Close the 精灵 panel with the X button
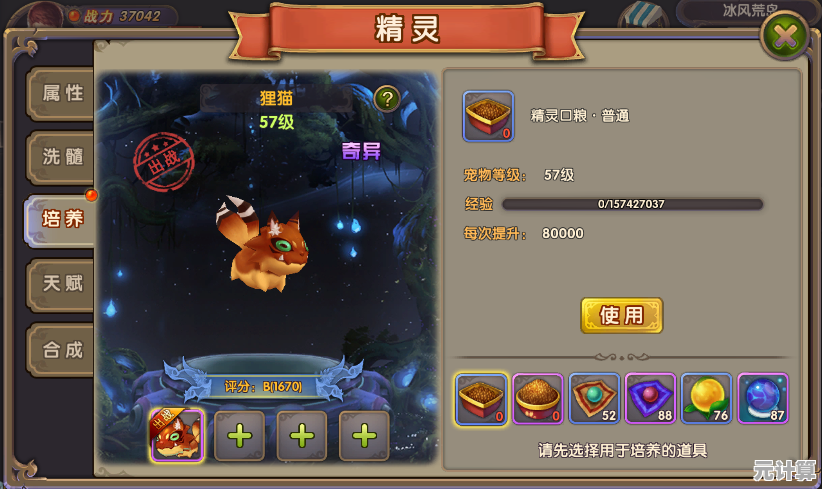This screenshot has width=822, height=489. coord(785,37)
